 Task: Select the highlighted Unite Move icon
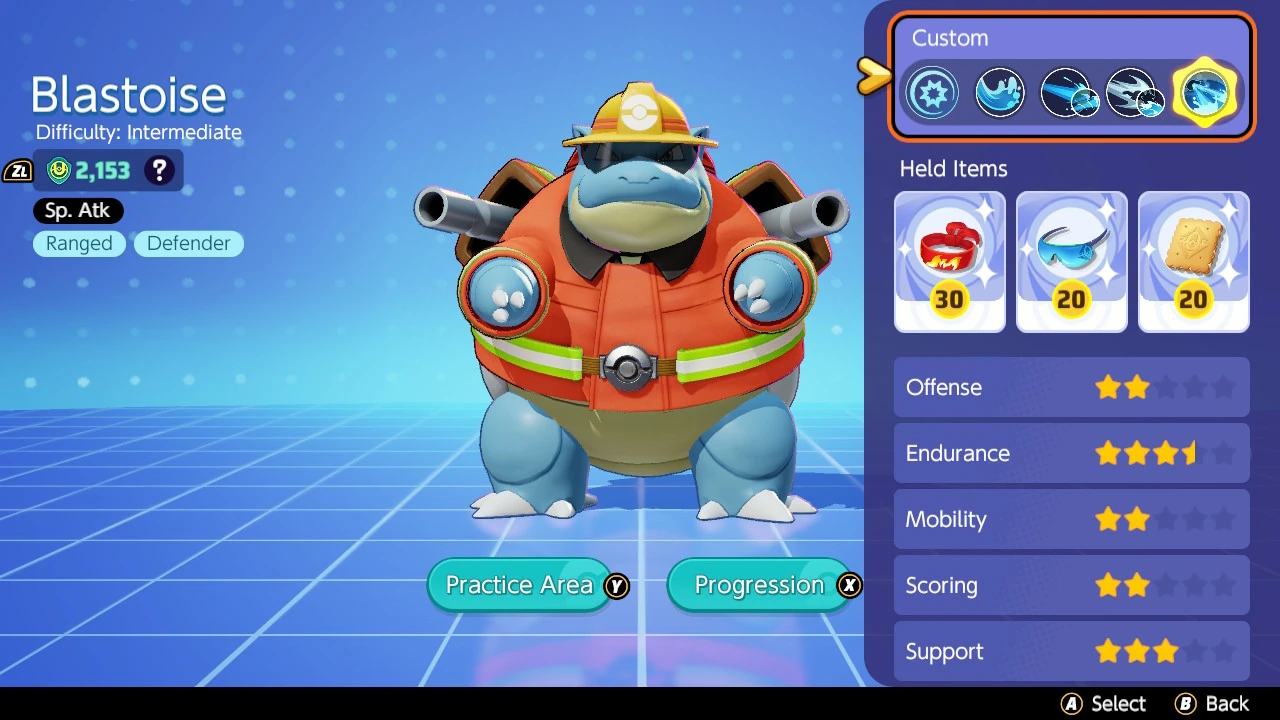pyautogui.click(x=1204, y=92)
